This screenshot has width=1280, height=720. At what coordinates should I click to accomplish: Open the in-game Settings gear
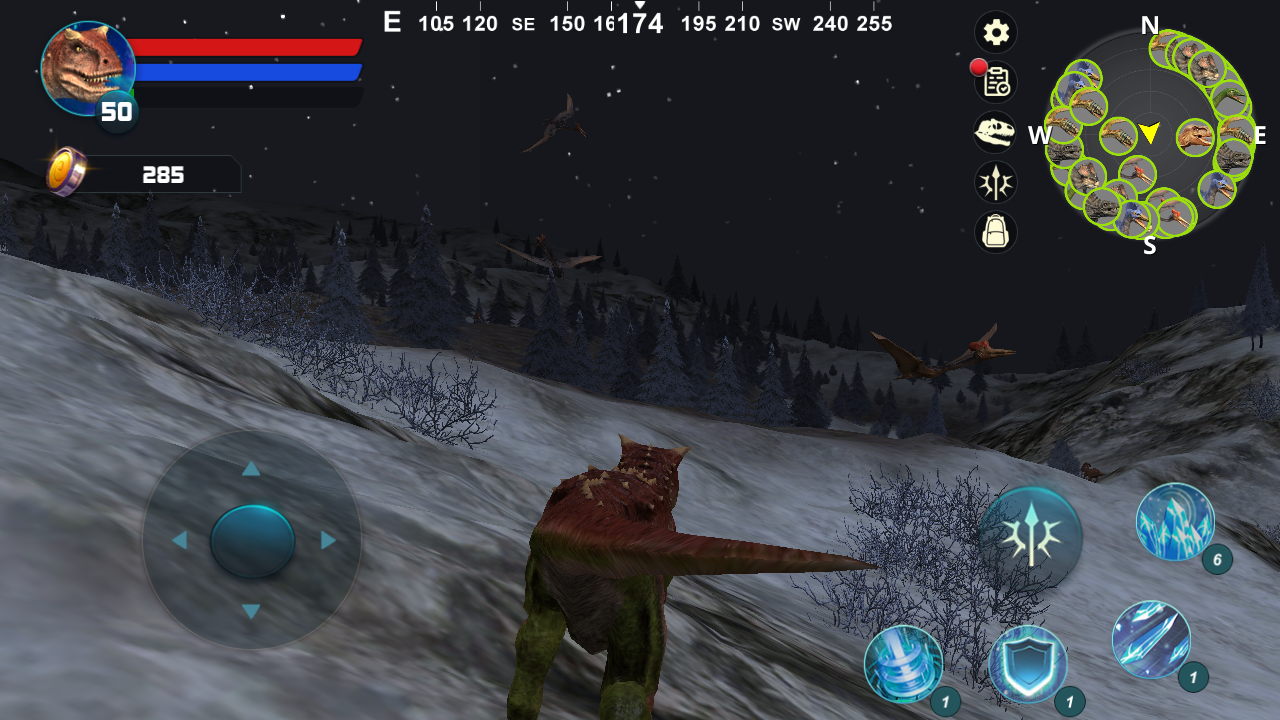click(x=995, y=32)
